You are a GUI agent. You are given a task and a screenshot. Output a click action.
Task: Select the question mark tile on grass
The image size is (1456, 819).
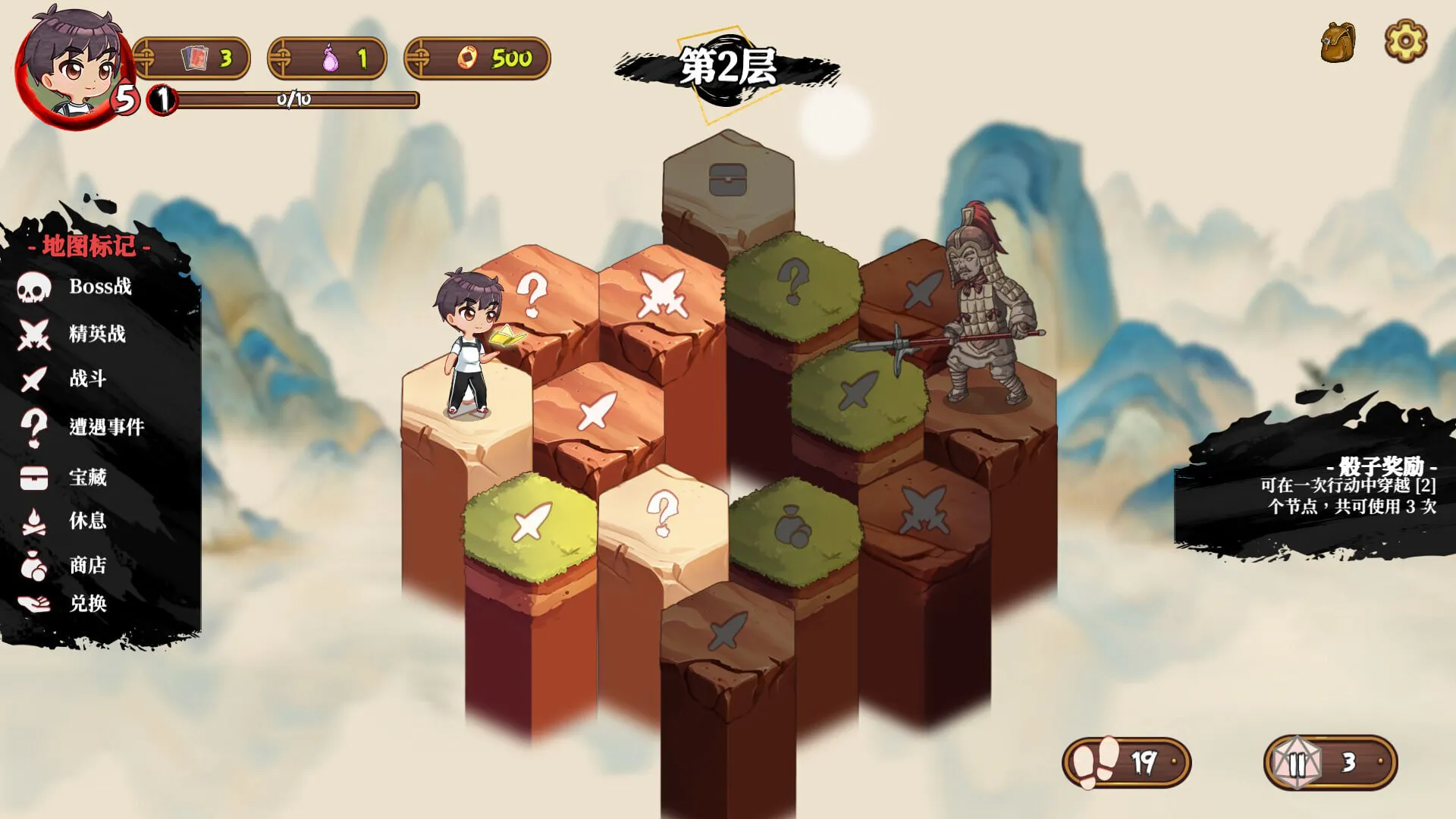pyautogui.click(x=793, y=281)
